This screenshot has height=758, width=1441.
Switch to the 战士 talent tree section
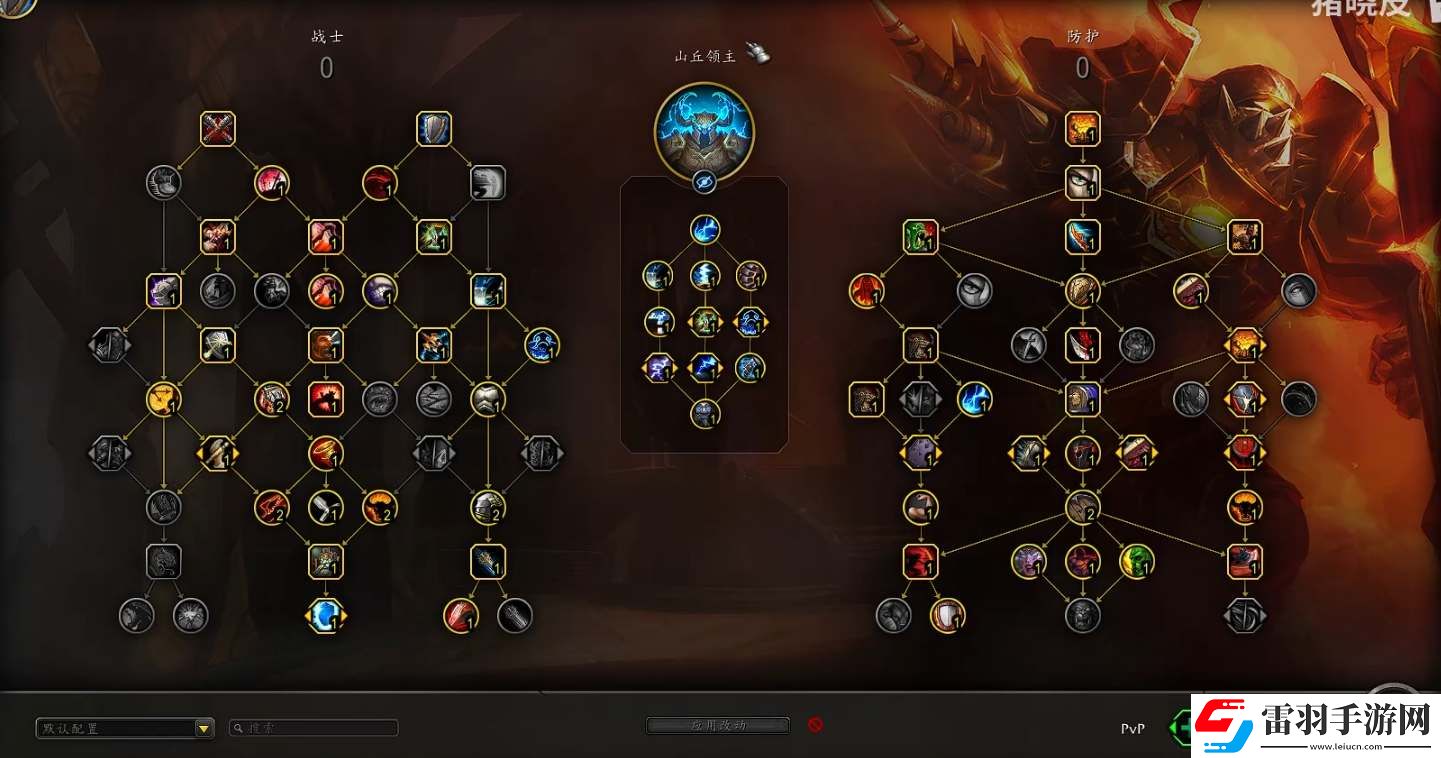pos(326,36)
